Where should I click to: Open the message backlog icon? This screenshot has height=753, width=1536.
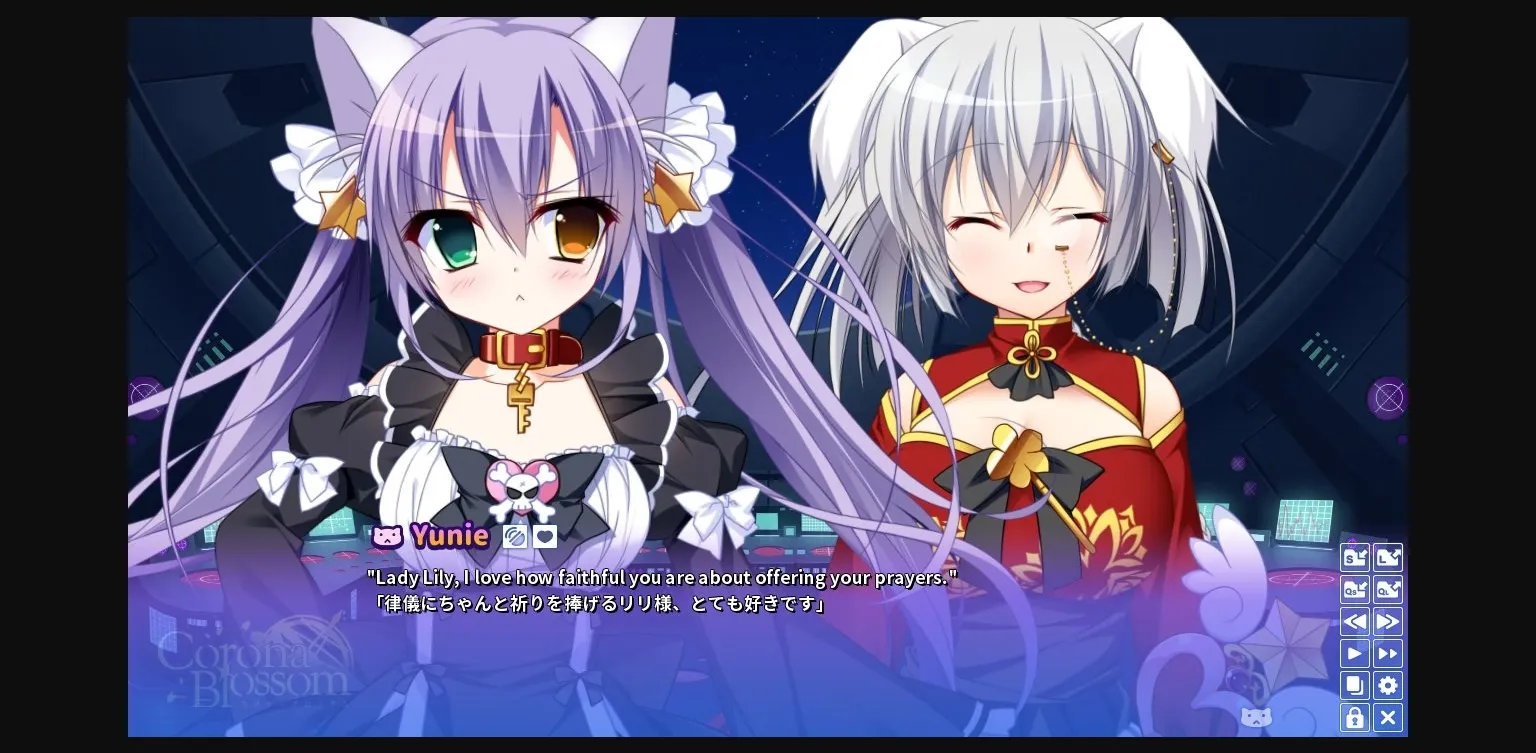1355,686
